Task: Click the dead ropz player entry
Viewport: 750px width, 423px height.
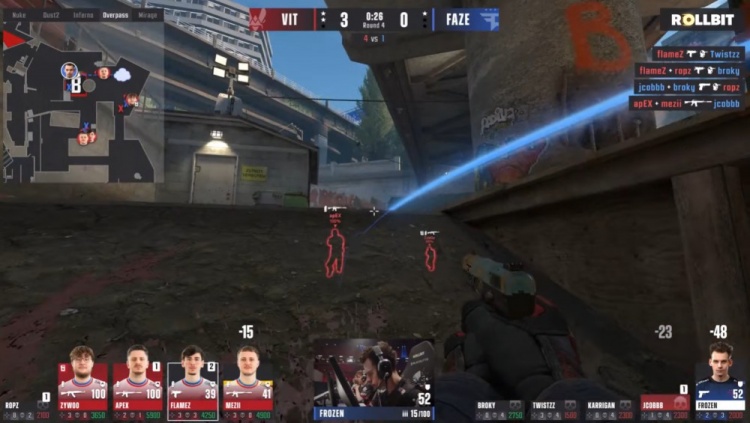Action: 26,406
